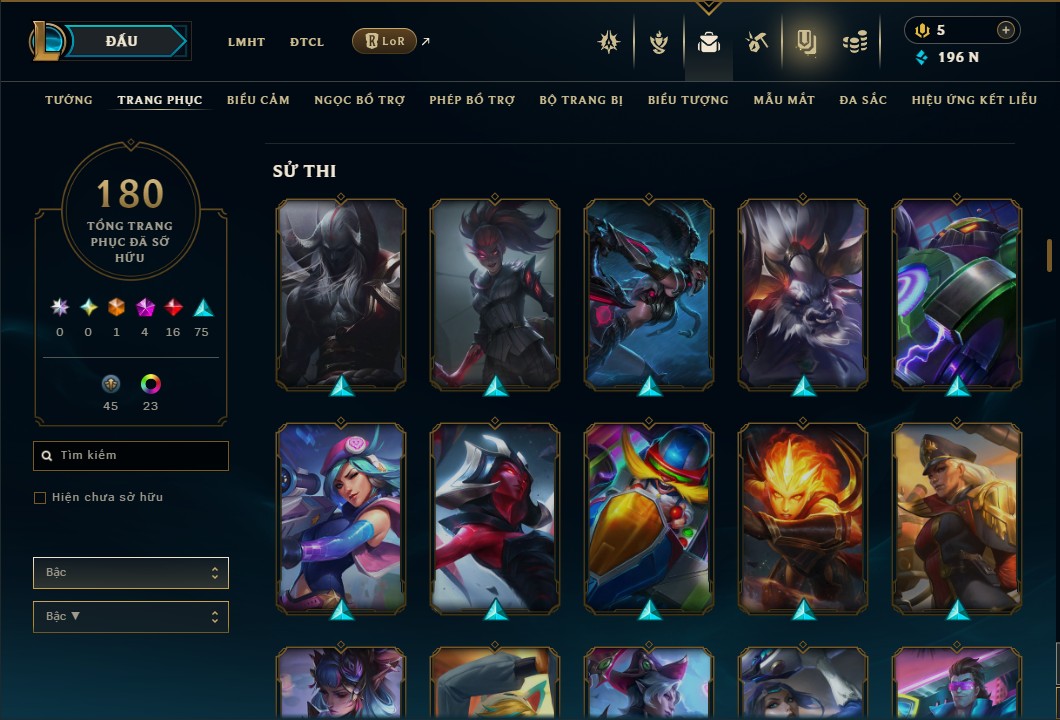Toggle the Hiện chưa sở hữu checkbox
The height and width of the screenshot is (720, 1060).
[40, 498]
